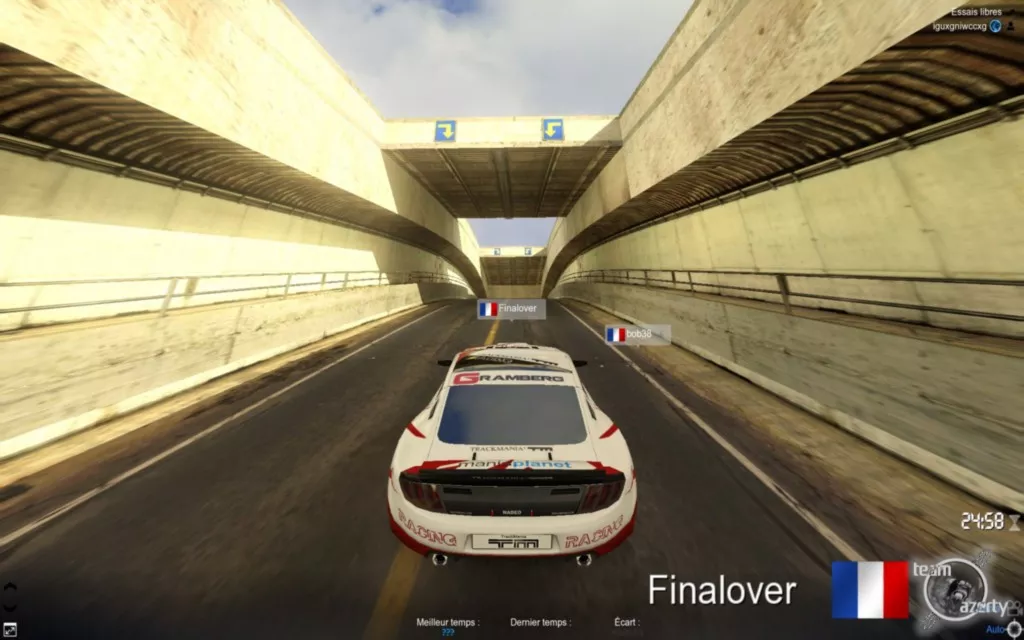Viewport: 1024px width, 640px height.
Task: Click the Auto spectator target button
Action: (996, 629)
